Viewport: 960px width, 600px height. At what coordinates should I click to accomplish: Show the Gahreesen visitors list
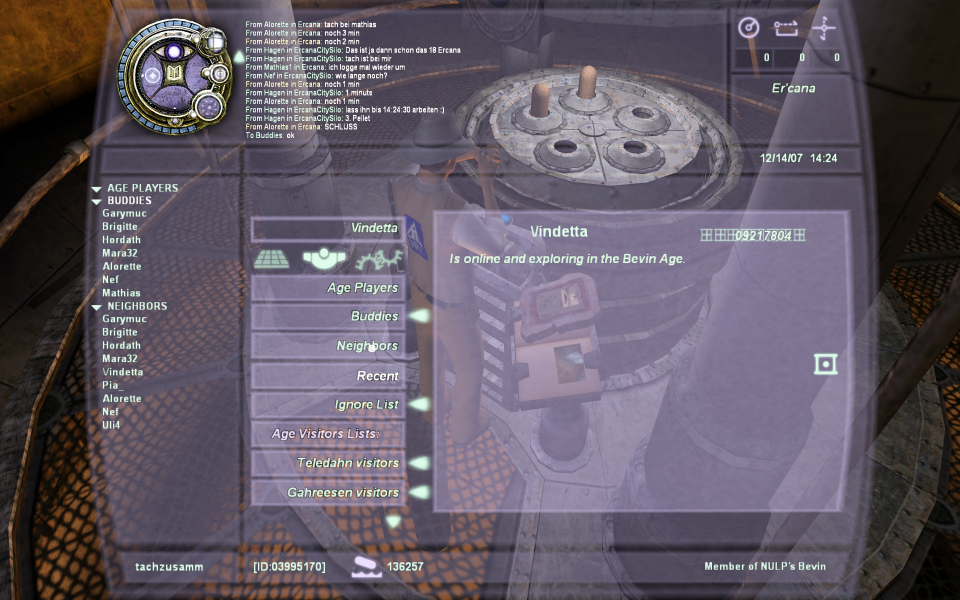[328, 493]
